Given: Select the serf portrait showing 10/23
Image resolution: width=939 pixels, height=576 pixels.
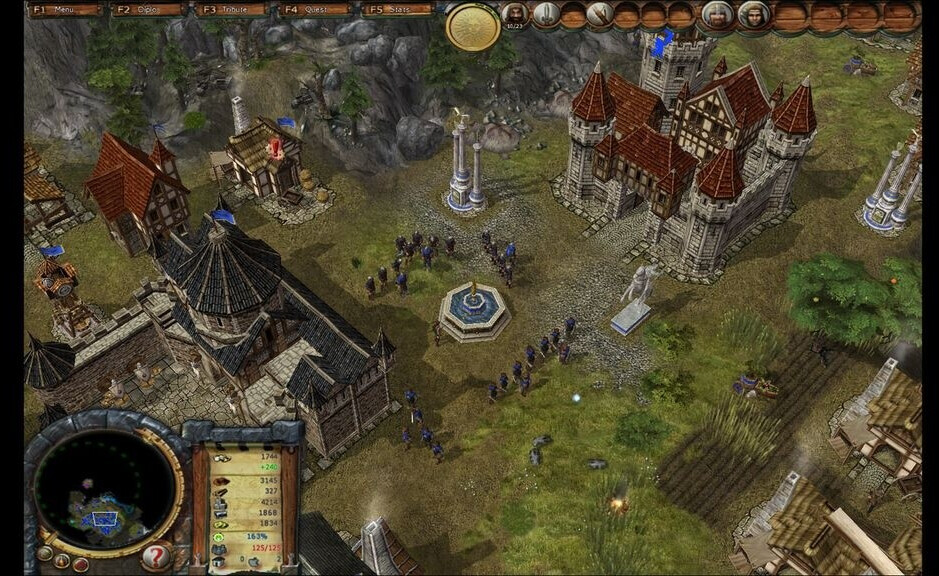Looking at the screenshot, I should [515, 14].
